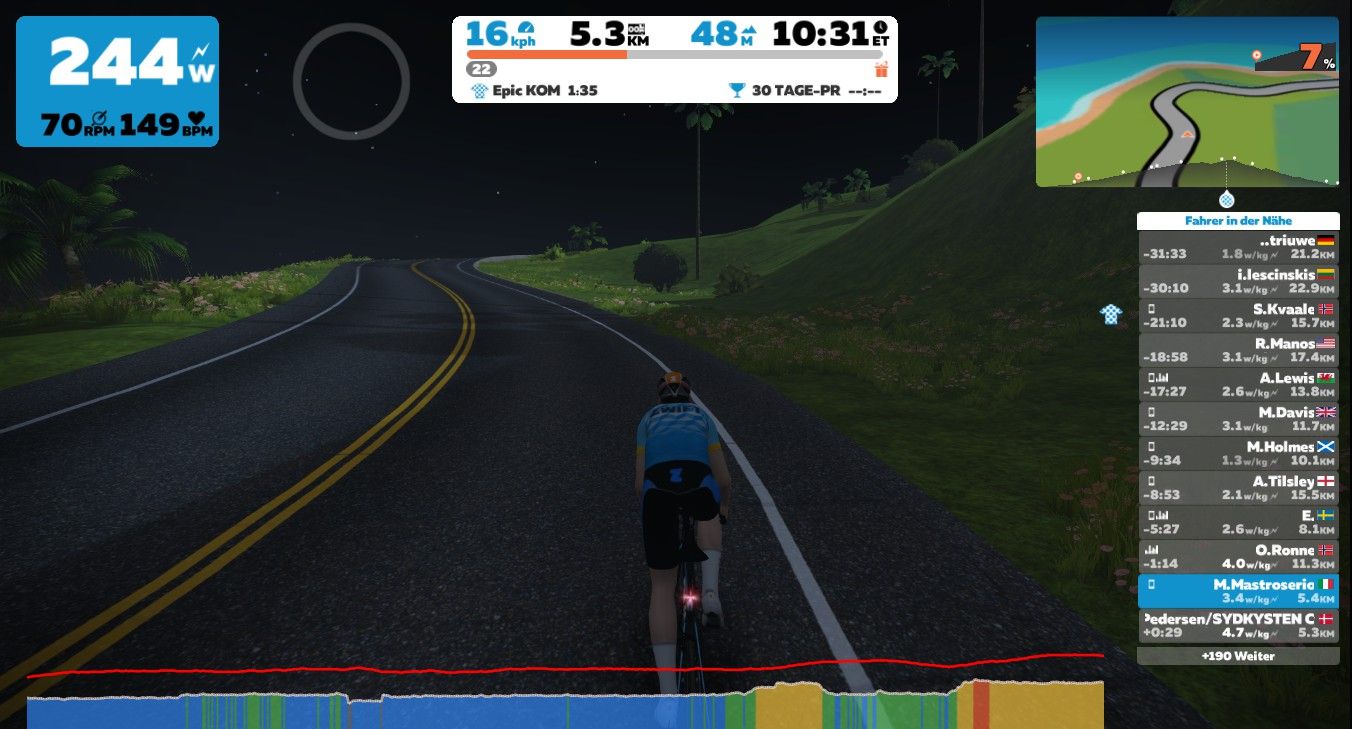Select A.Lewis in the nearby riders list
1352x729 pixels.
point(1238,385)
